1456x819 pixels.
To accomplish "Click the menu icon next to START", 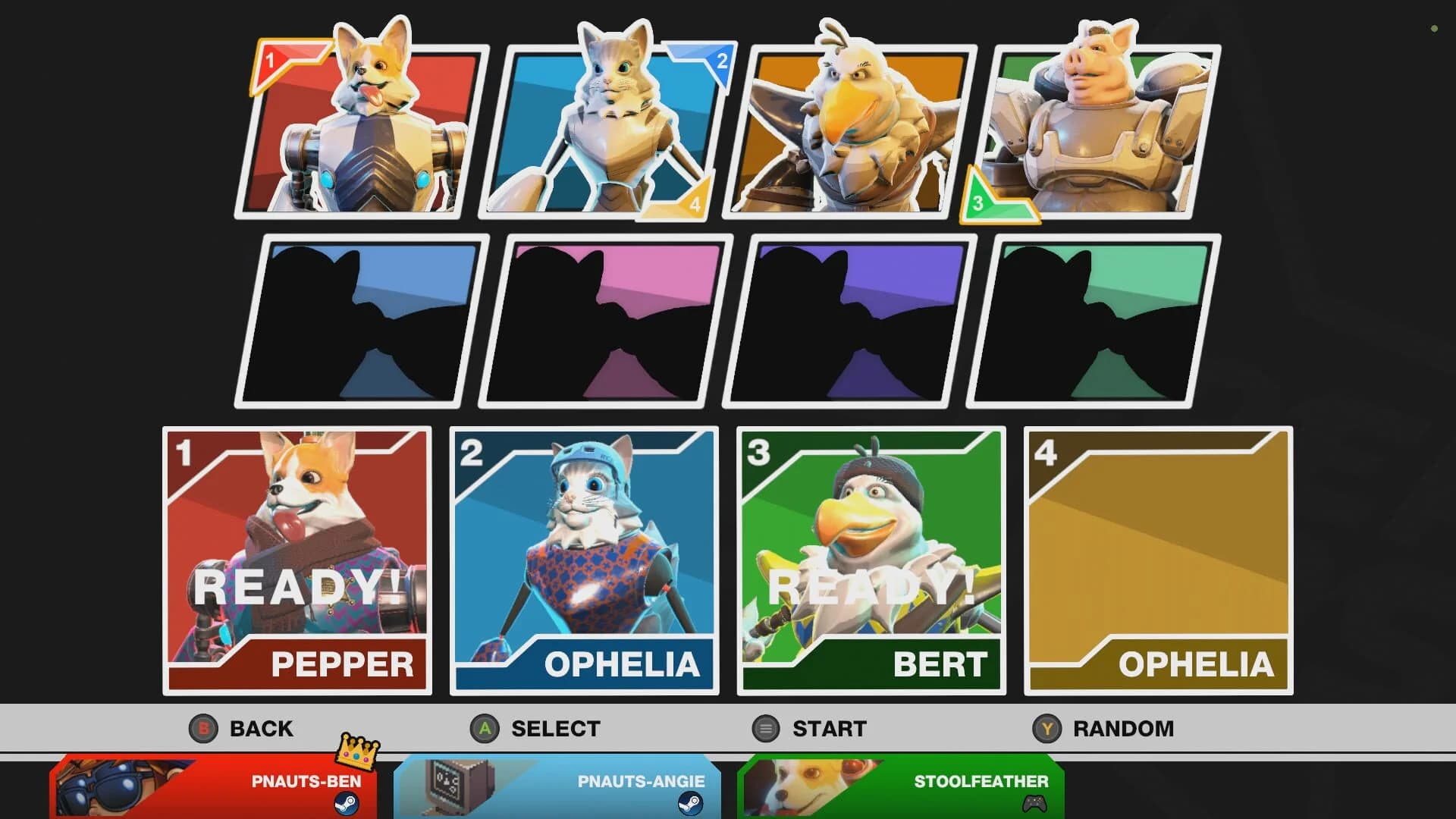I will point(765,729).
